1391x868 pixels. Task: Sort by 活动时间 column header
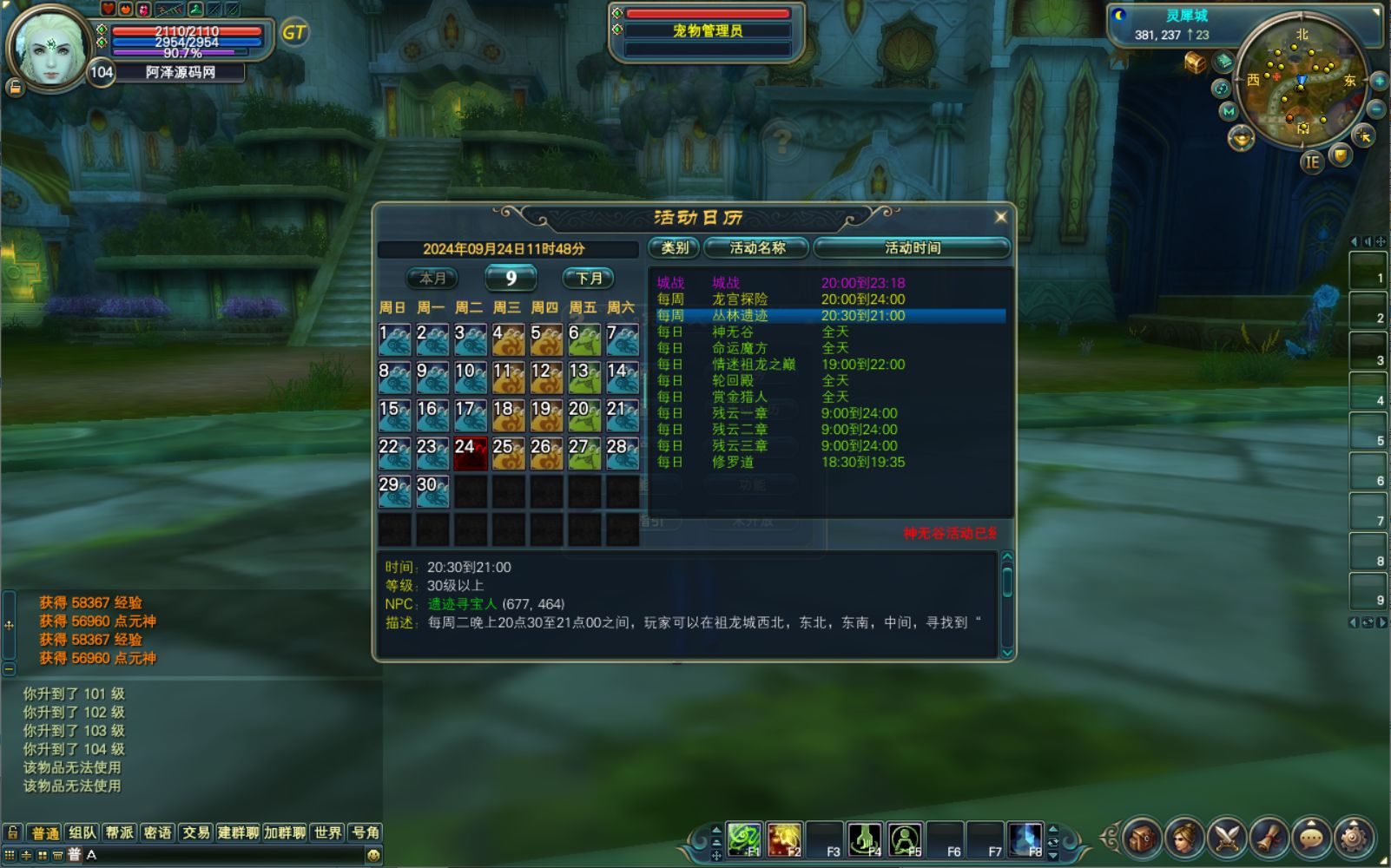pyautogui.click(x=912, y=248)
